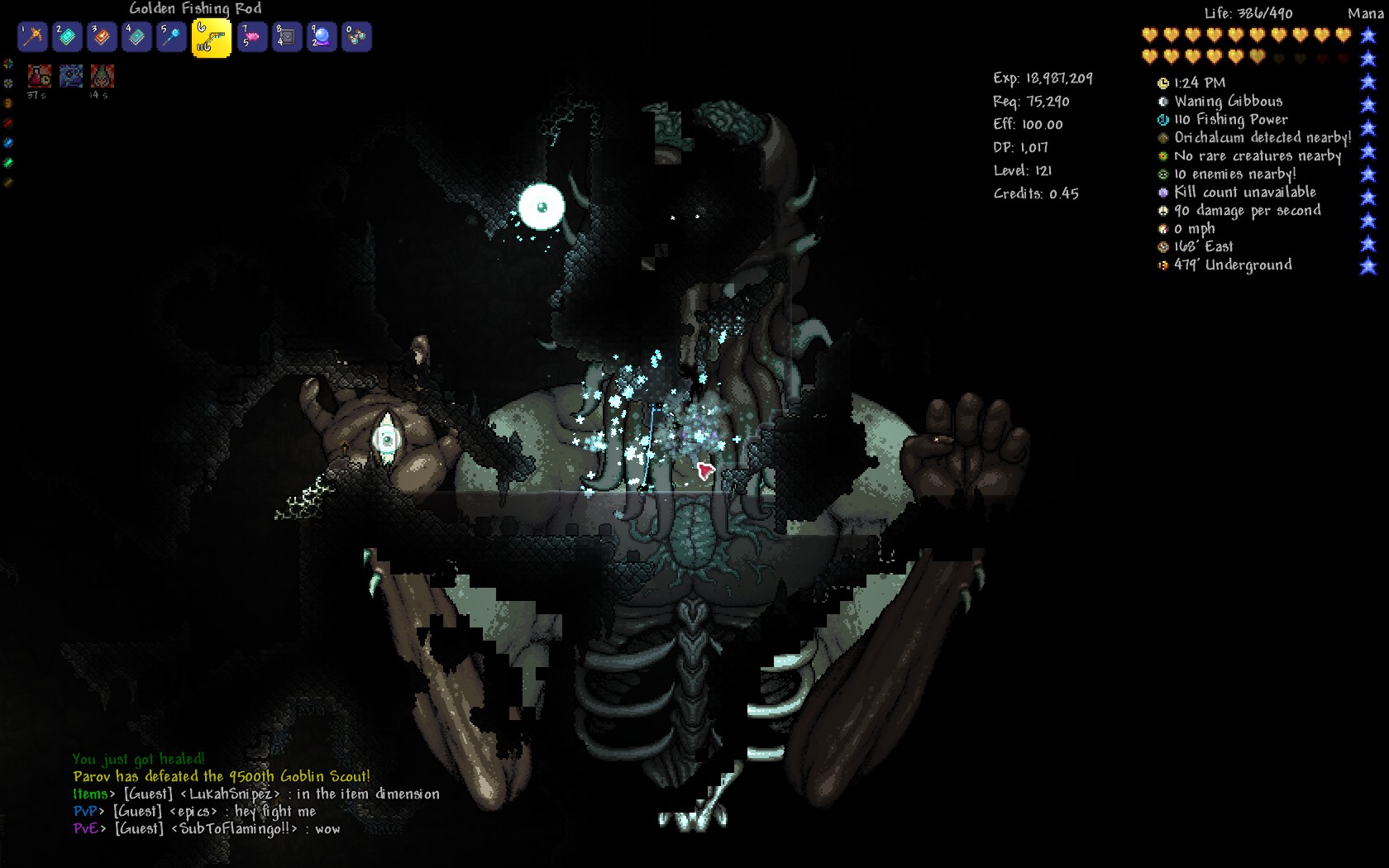This screenshot has width=1389, height=868.
Task: Select the pink bait item slot
Action: [x=252, y=36]
